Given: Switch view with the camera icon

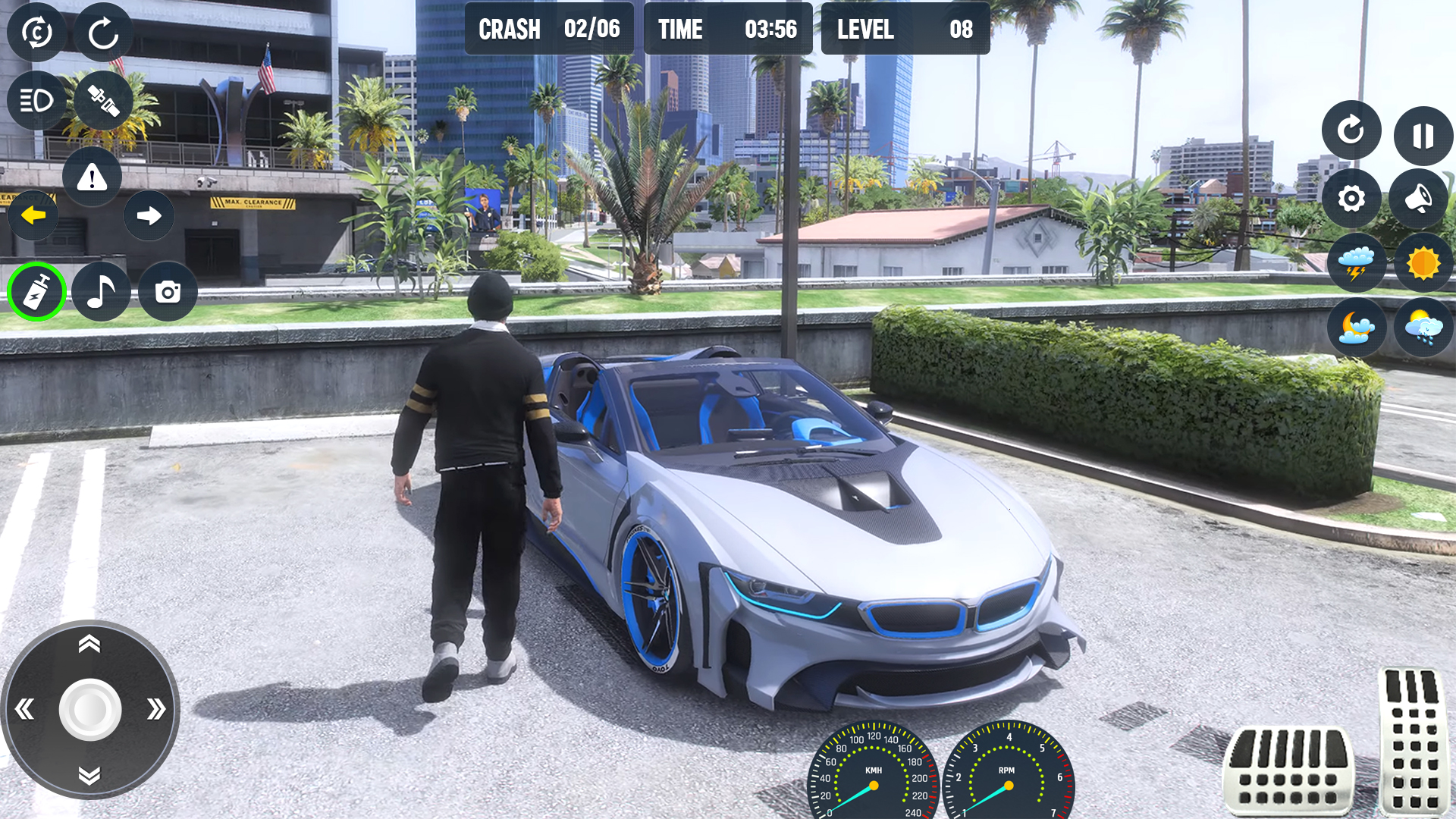Looking at the screenshot, I should pyautogui.click(x=168, y=292).
